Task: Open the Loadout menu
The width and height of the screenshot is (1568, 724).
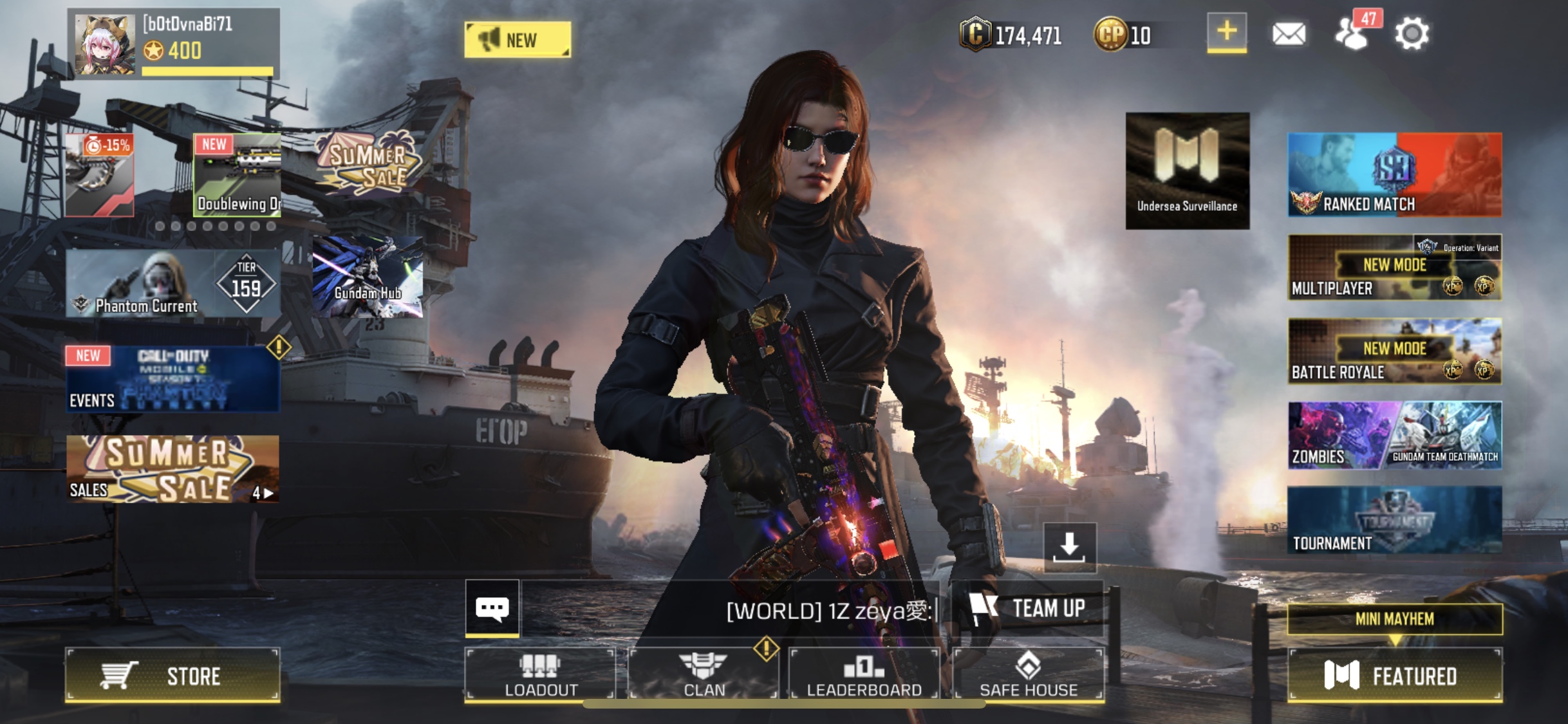Action: pyautogui.click(x=540, y=674)
